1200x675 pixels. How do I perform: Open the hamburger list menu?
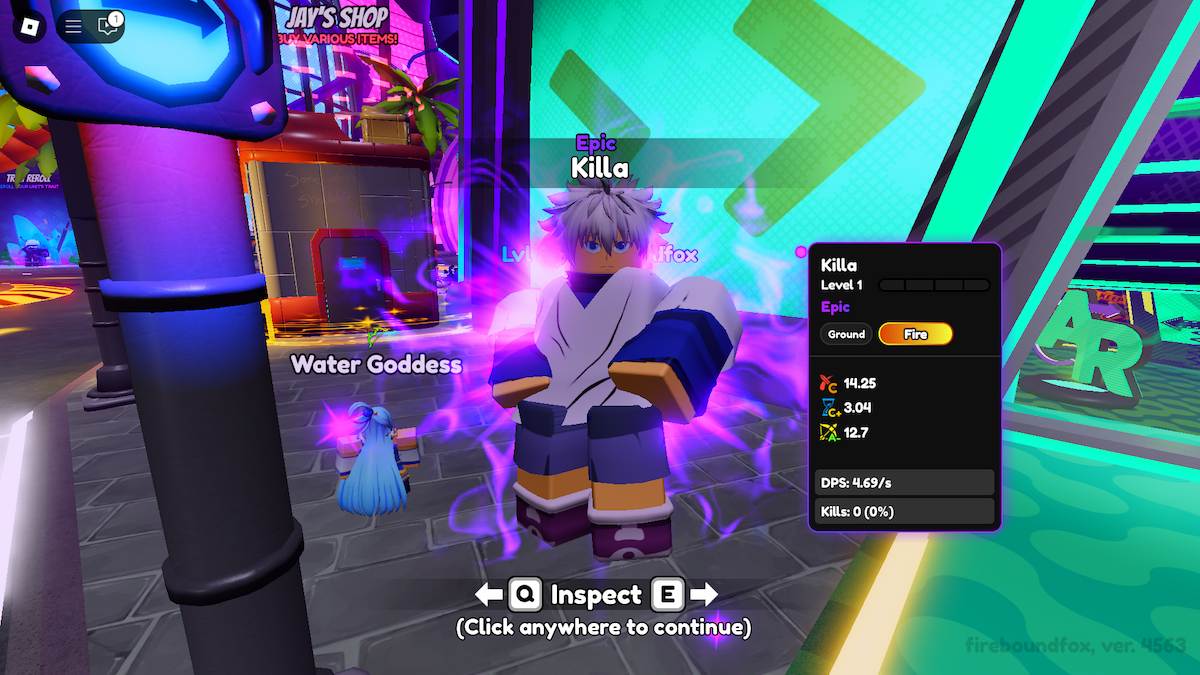coord(73,27)
